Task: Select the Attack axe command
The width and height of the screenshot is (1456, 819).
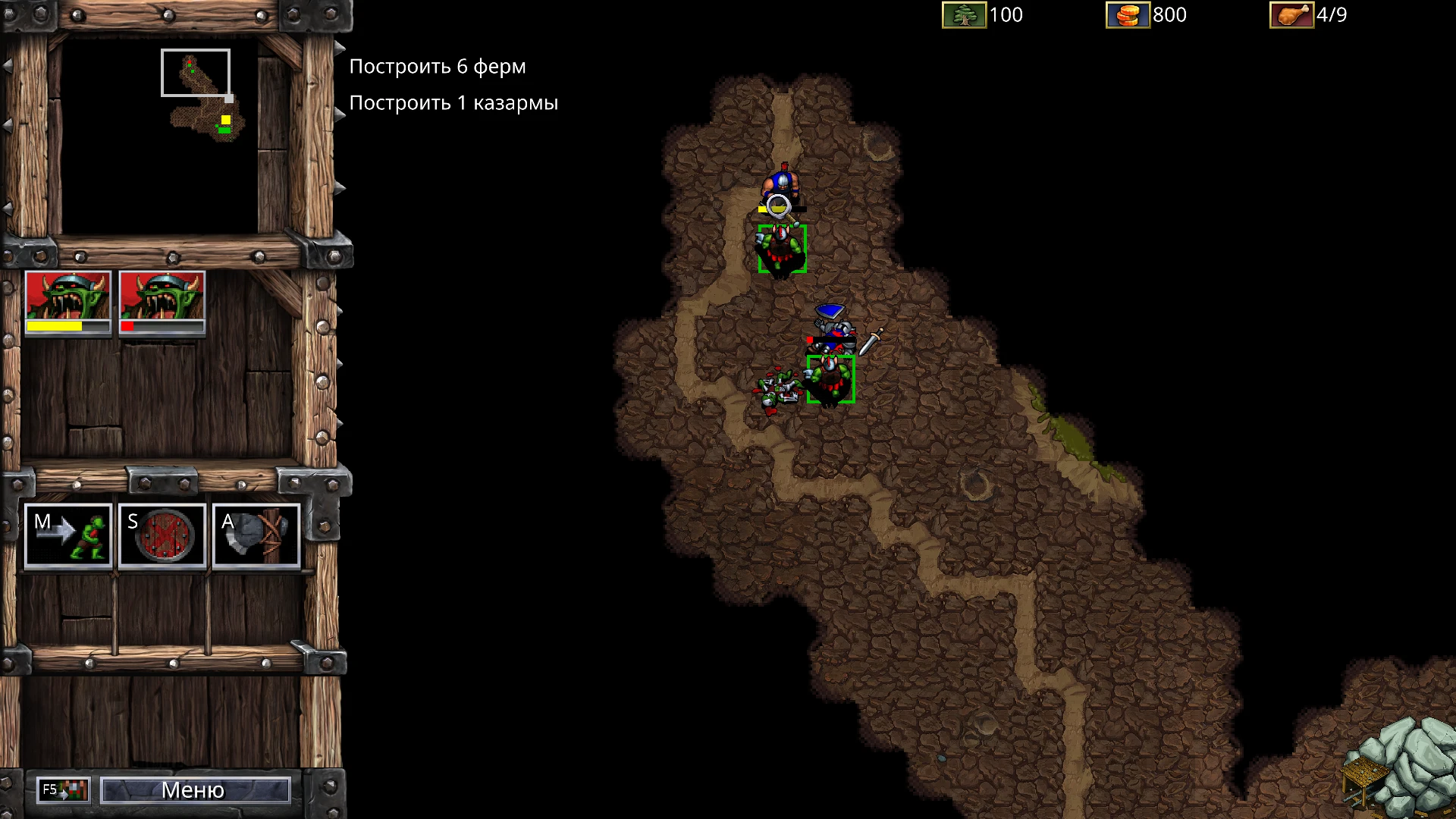Action: click(x=256, y=535)
